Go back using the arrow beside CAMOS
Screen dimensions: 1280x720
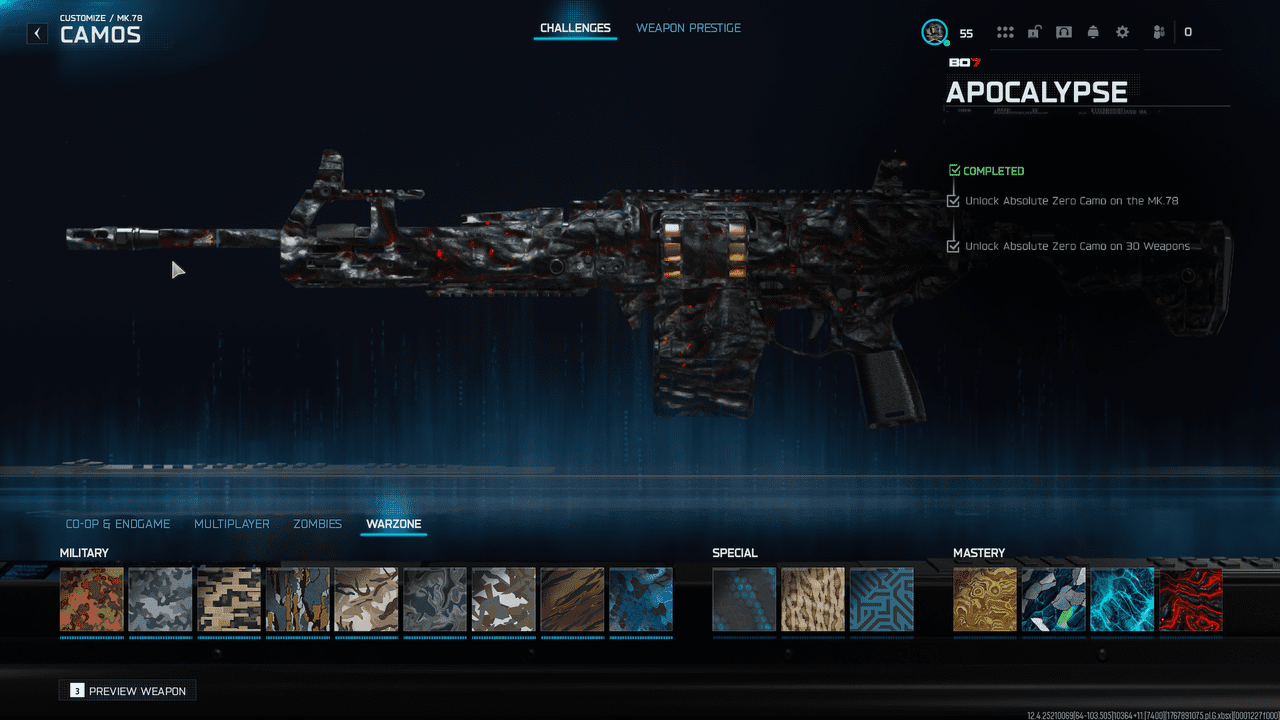pos(37,33)
